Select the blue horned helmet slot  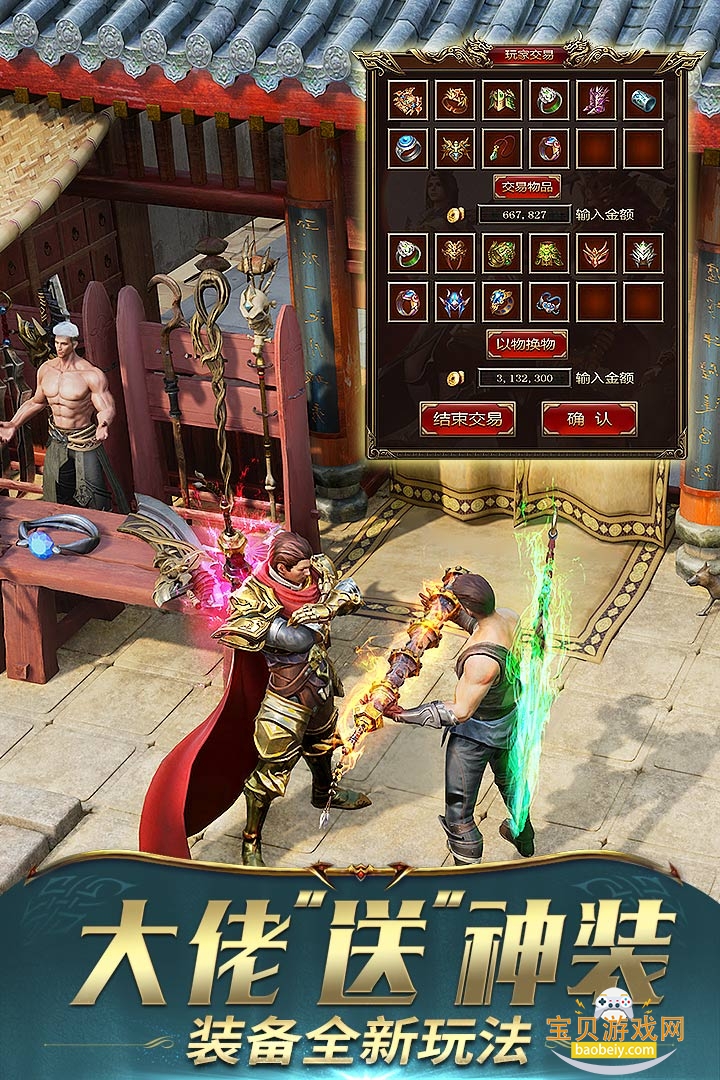coord(455,301)
